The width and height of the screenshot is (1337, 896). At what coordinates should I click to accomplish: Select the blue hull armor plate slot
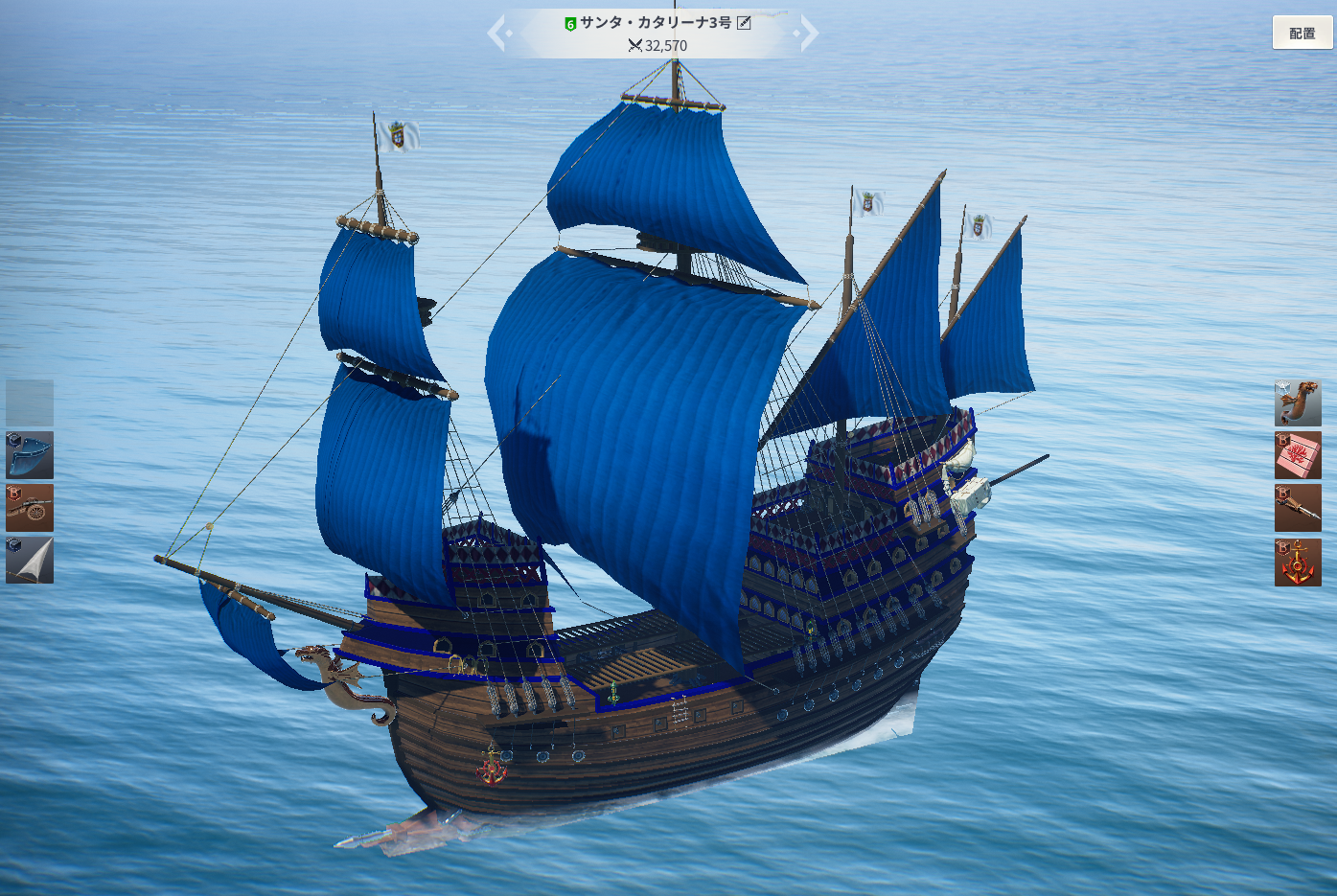click(x=30, y=455)
